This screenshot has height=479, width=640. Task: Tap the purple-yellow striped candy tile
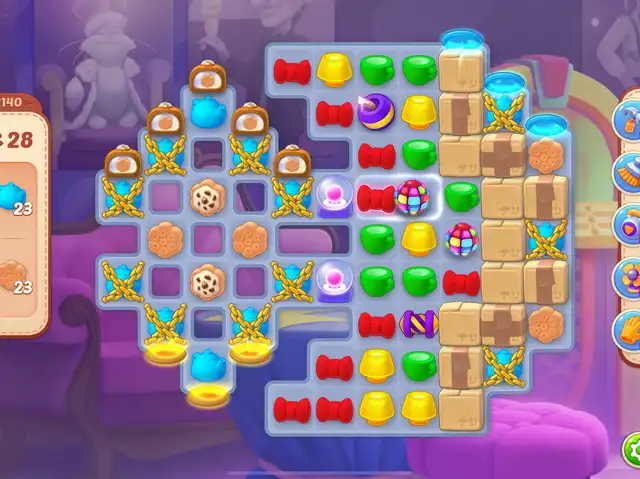tap(418, 323)
